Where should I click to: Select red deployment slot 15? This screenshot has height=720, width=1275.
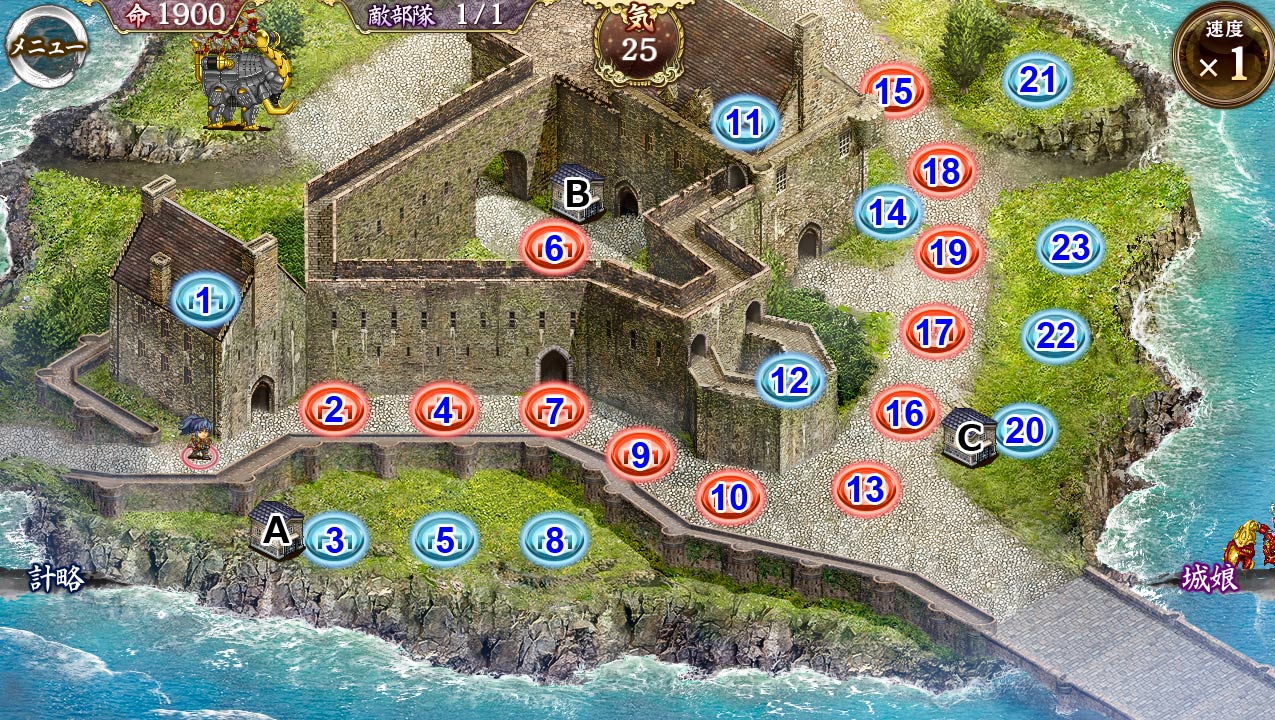pyautogui.click(x=895, y=92)
